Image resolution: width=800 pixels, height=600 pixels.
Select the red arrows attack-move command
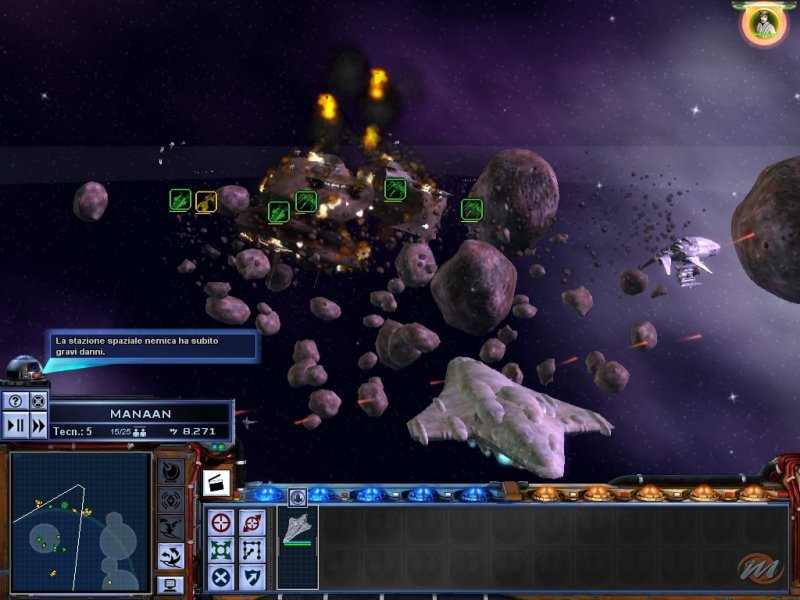(252, 521)
